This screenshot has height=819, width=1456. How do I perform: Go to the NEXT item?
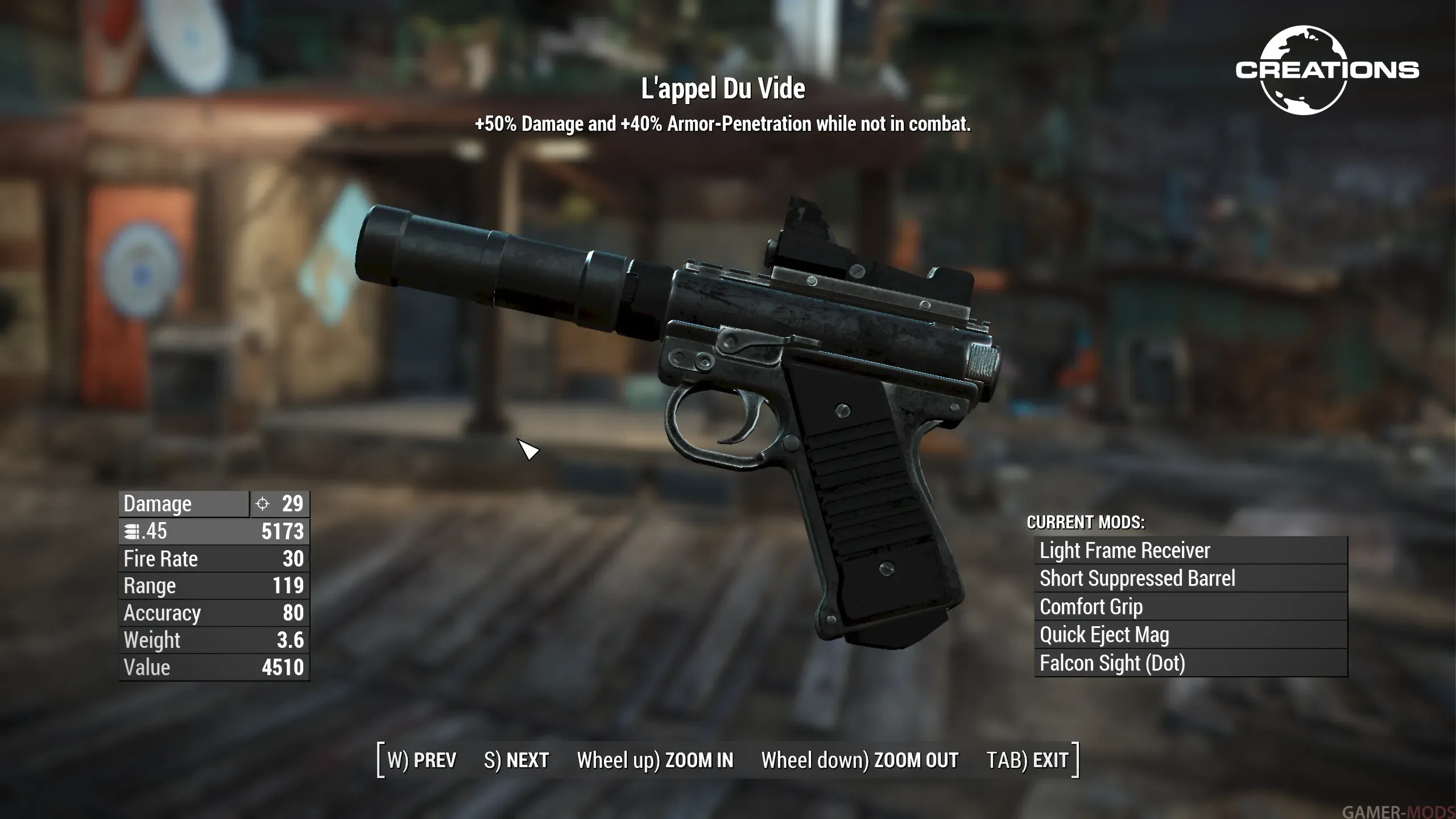tap(516, 760)
